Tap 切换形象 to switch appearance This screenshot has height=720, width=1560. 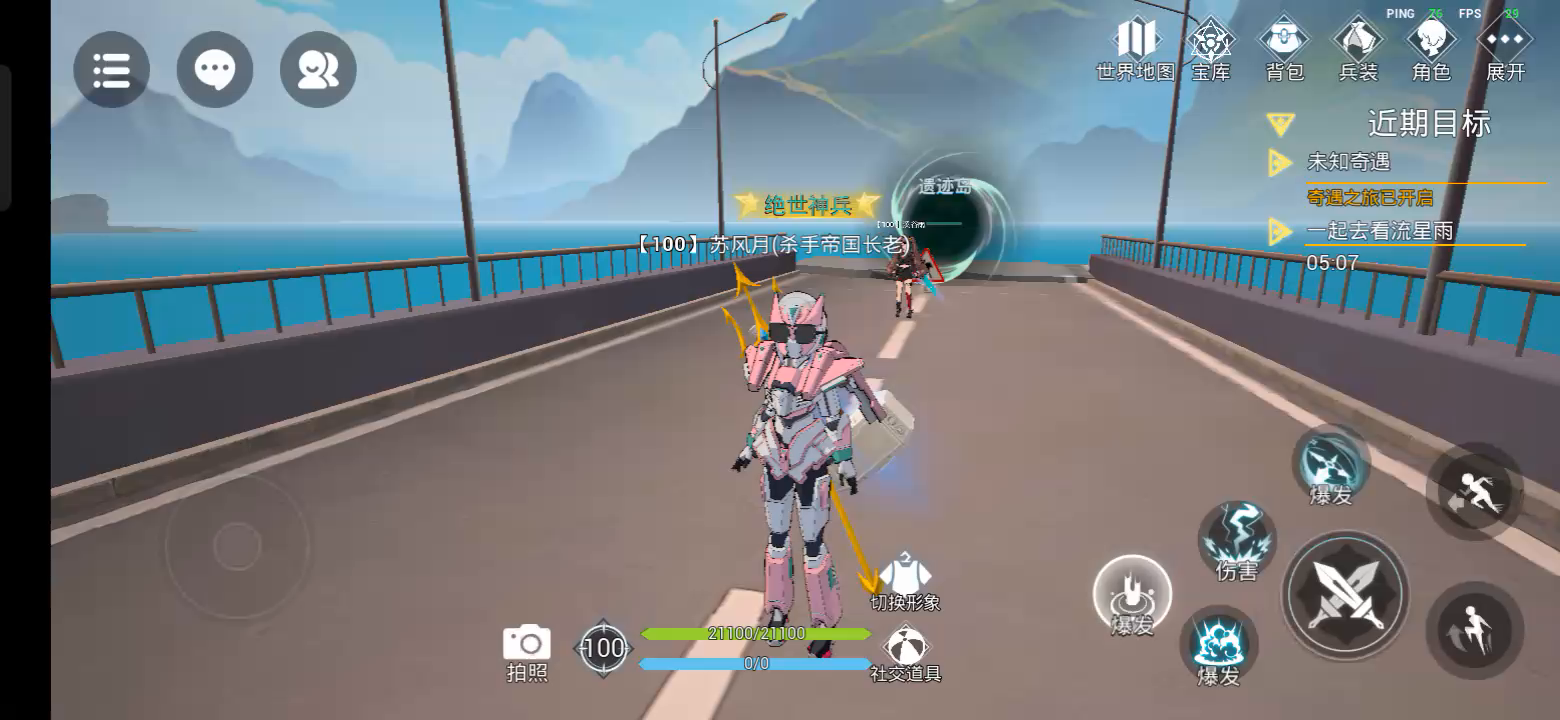pyautogui.click(x=905, y=581)
